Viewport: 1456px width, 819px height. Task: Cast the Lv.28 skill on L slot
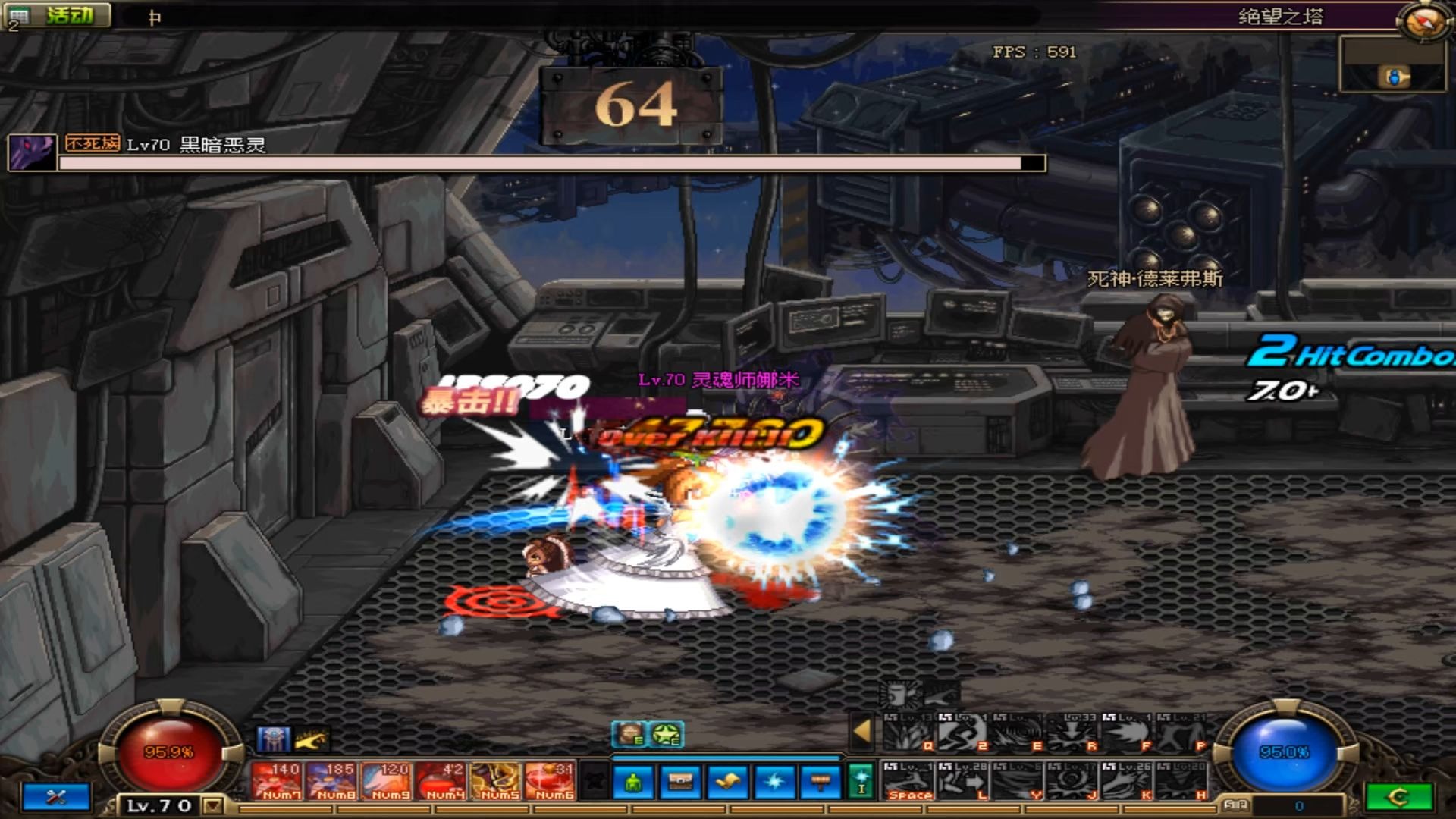point(963,782)
